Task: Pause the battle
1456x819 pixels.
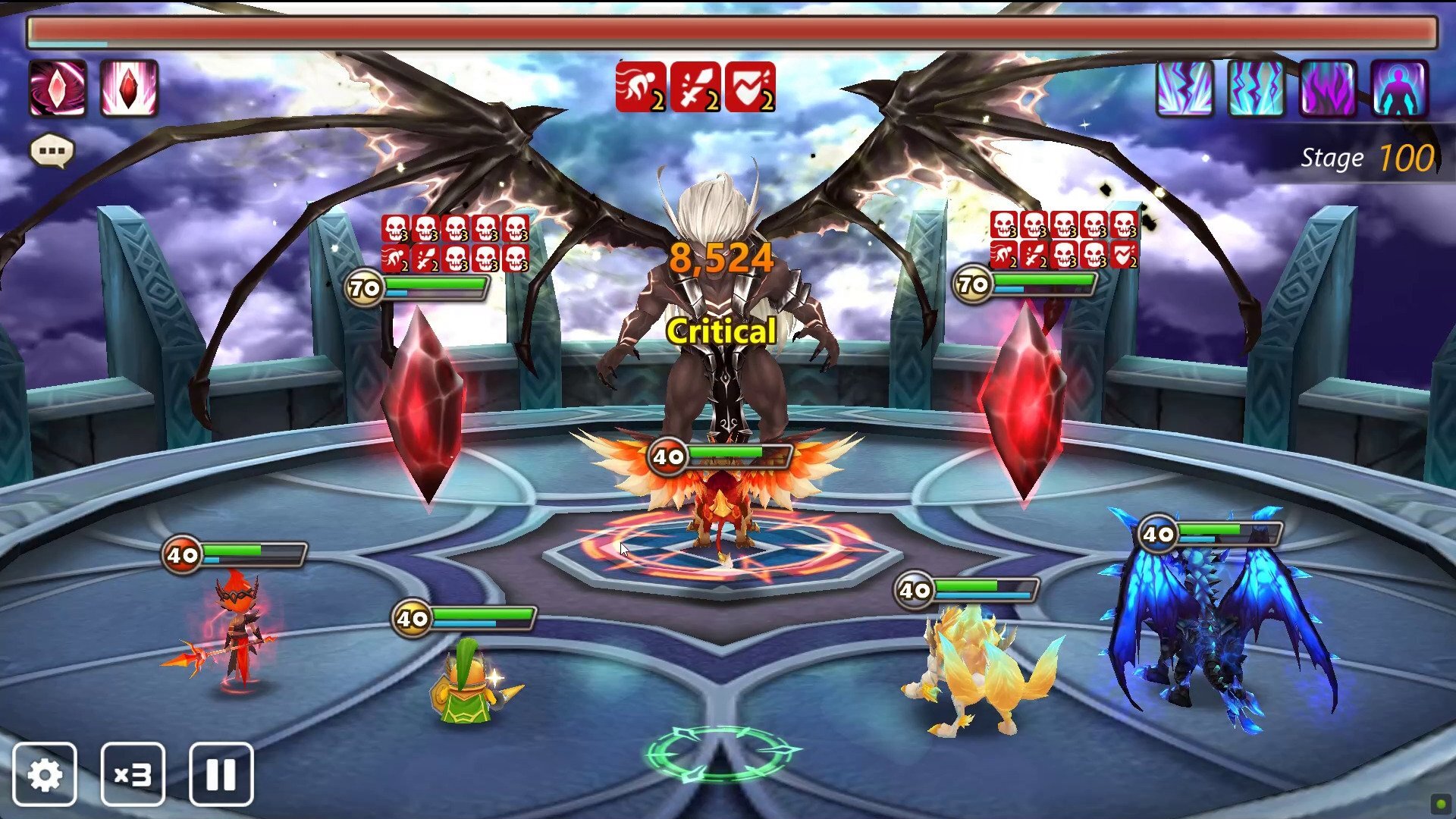Action: point(220,773)
